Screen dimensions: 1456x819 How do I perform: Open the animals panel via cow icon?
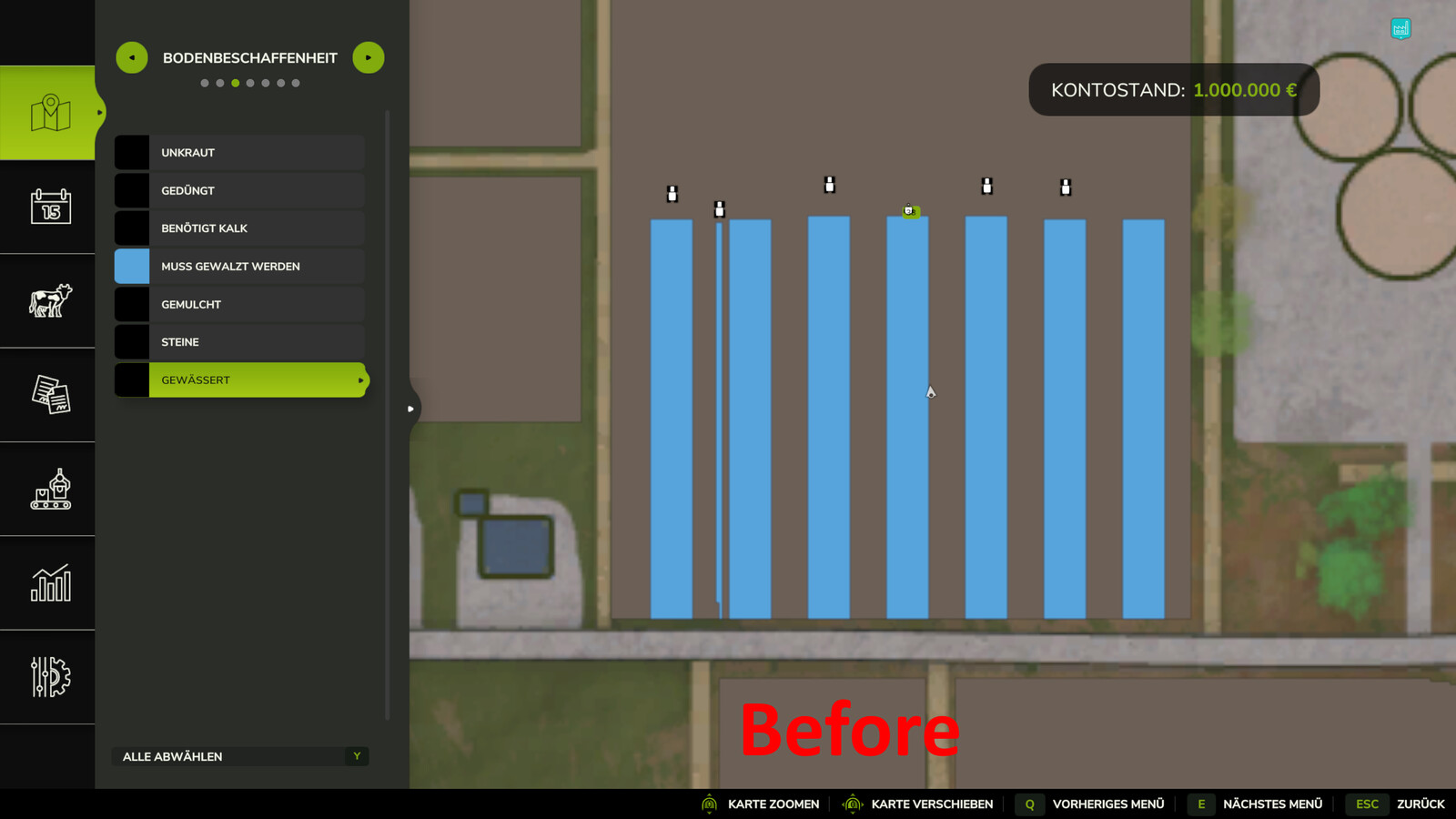(x=50, y=300)
